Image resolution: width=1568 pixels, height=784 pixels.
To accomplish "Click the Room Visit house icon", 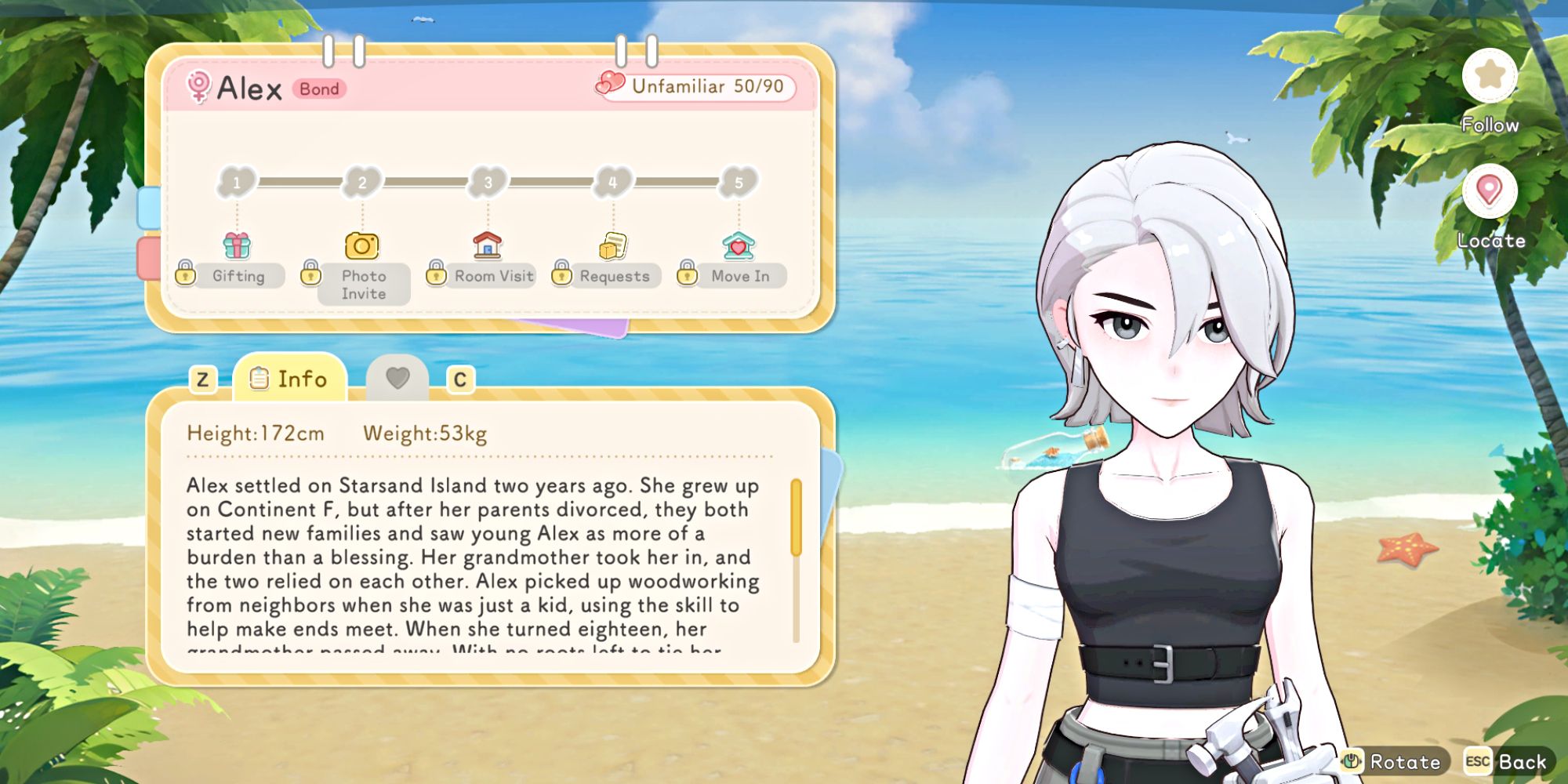I will pos(486,245).
